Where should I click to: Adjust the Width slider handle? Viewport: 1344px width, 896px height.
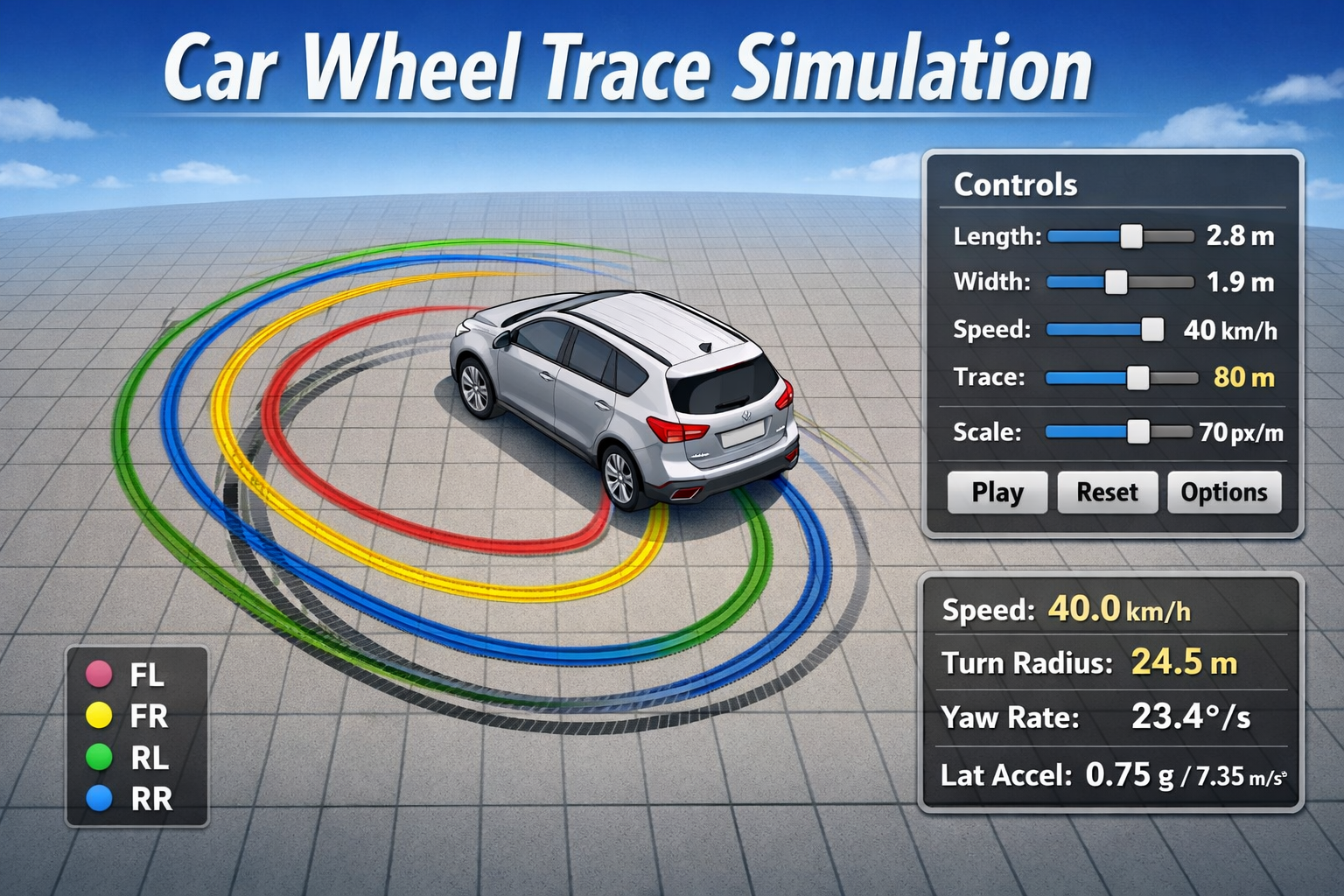(x=1116, y=283)
